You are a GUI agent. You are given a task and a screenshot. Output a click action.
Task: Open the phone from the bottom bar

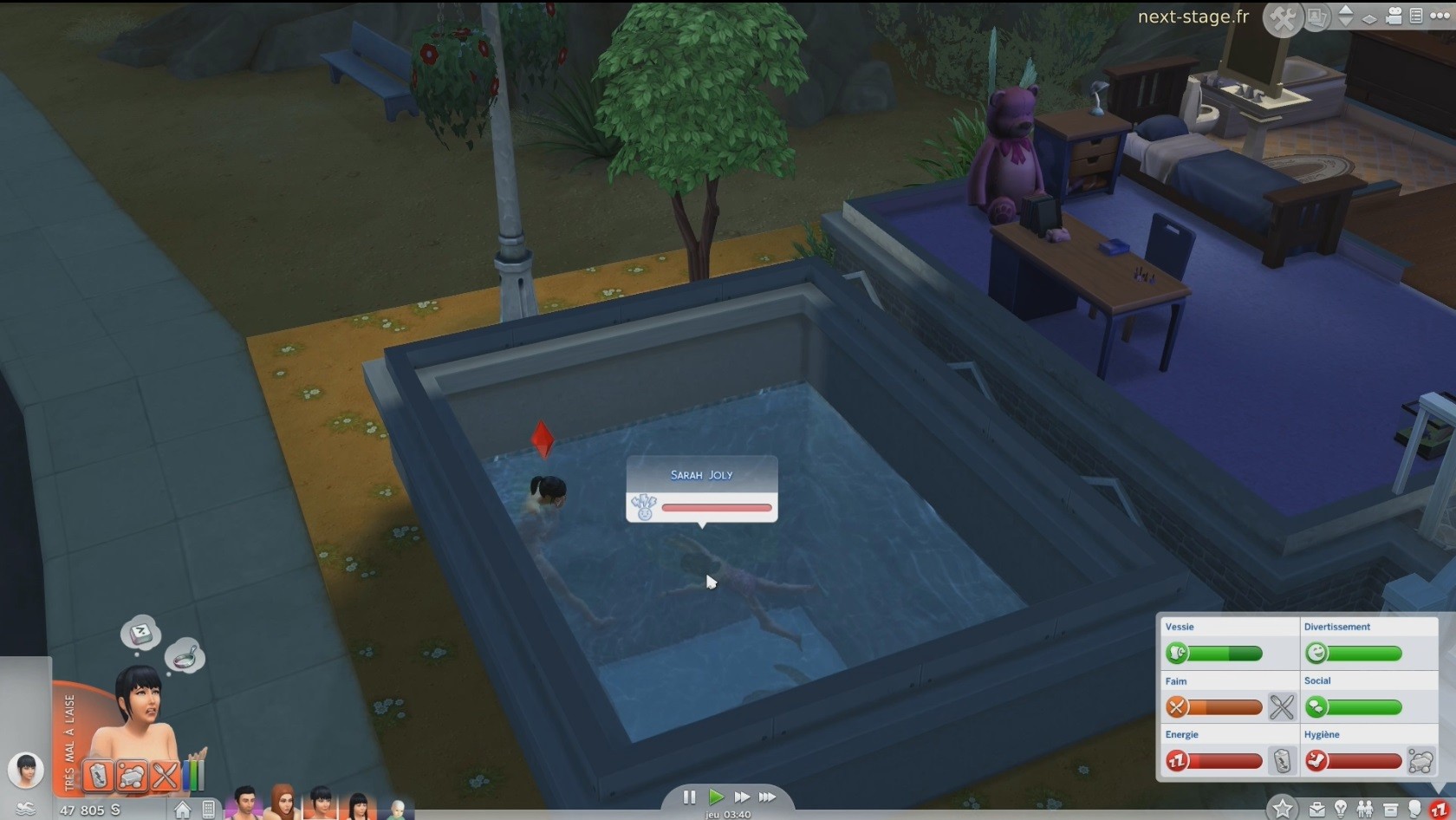point(209,810)
